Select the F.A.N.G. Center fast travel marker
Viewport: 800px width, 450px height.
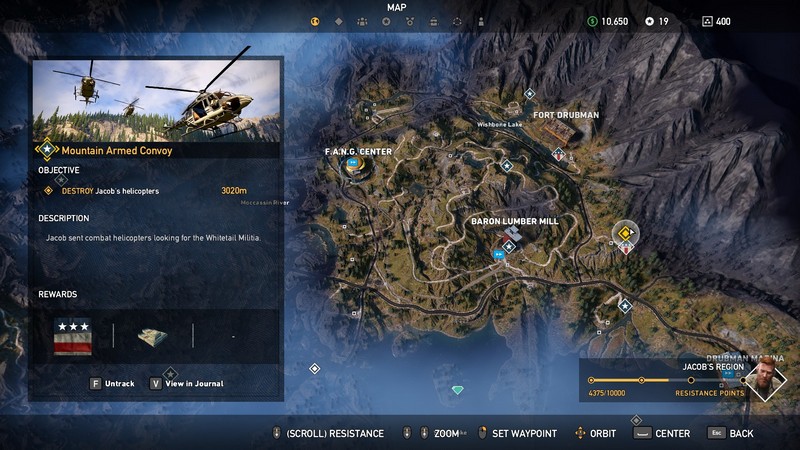(x=352, y=164)
